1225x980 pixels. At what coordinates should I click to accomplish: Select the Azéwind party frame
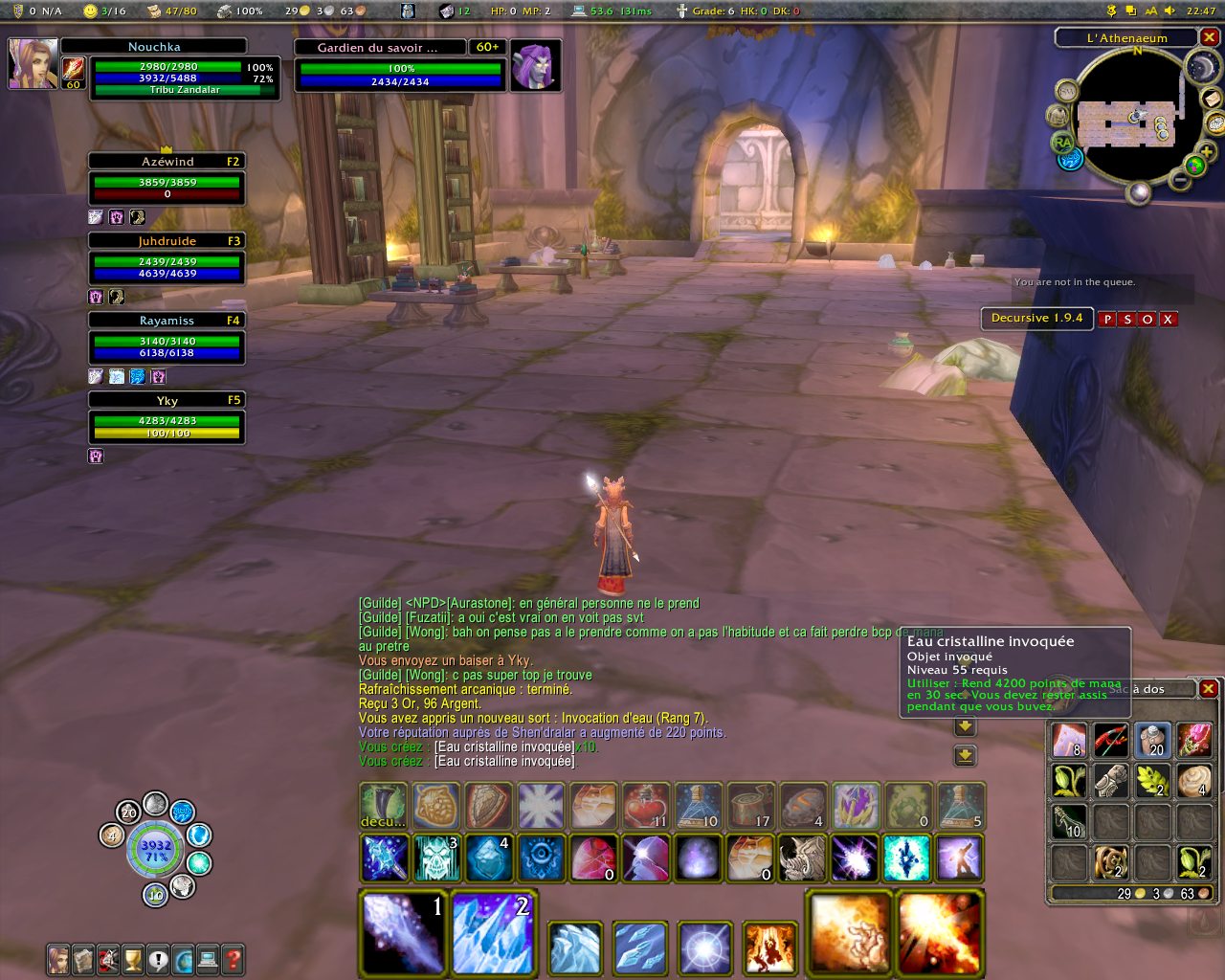coord(167,181)
